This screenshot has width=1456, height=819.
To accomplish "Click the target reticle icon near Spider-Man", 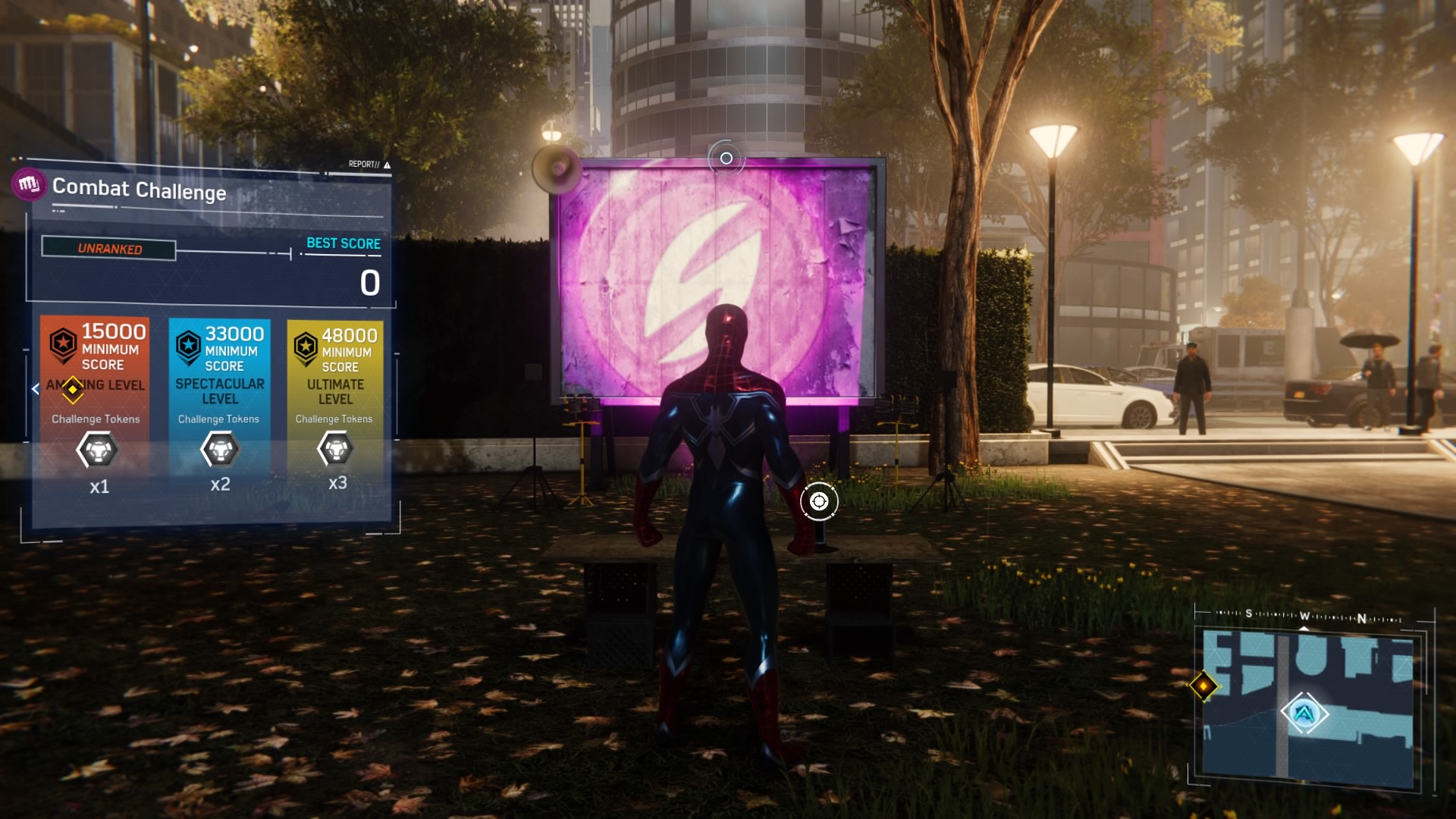I will click(819, 501).
